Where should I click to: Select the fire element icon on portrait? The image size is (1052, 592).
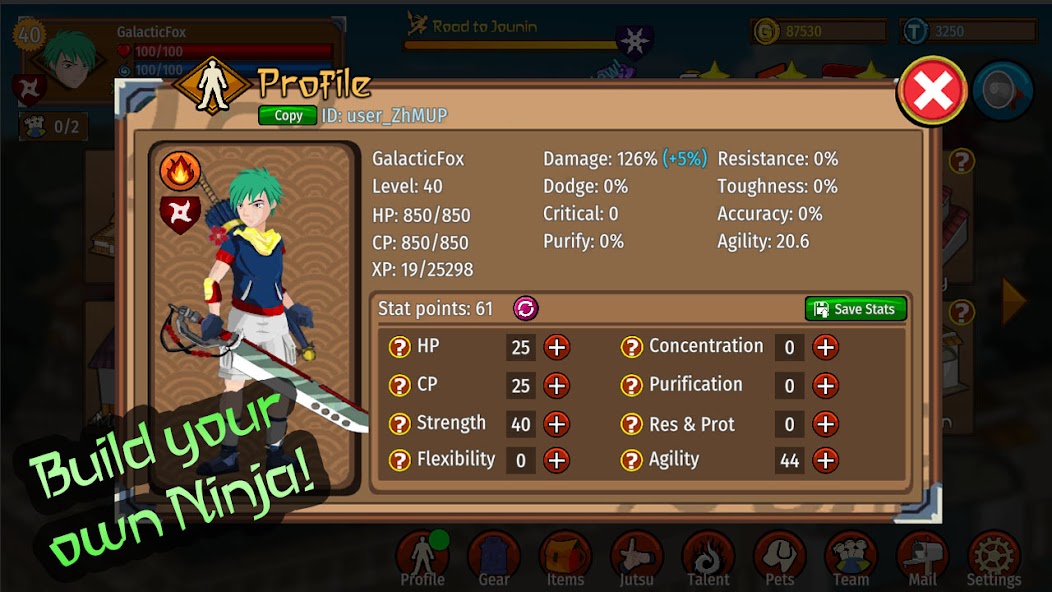point(180,171)
